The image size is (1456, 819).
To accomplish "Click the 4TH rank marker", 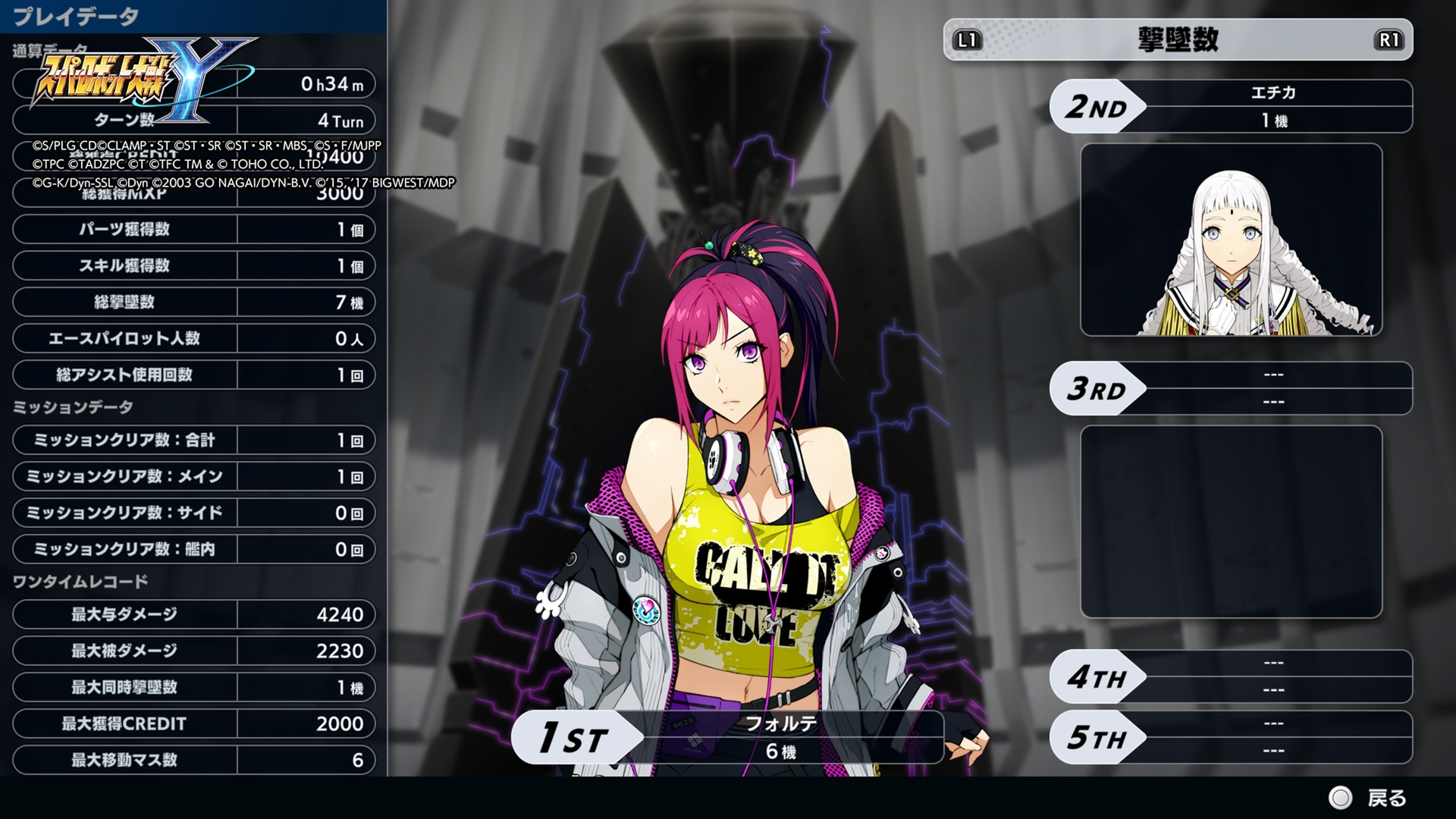I will pos(1097,677).
